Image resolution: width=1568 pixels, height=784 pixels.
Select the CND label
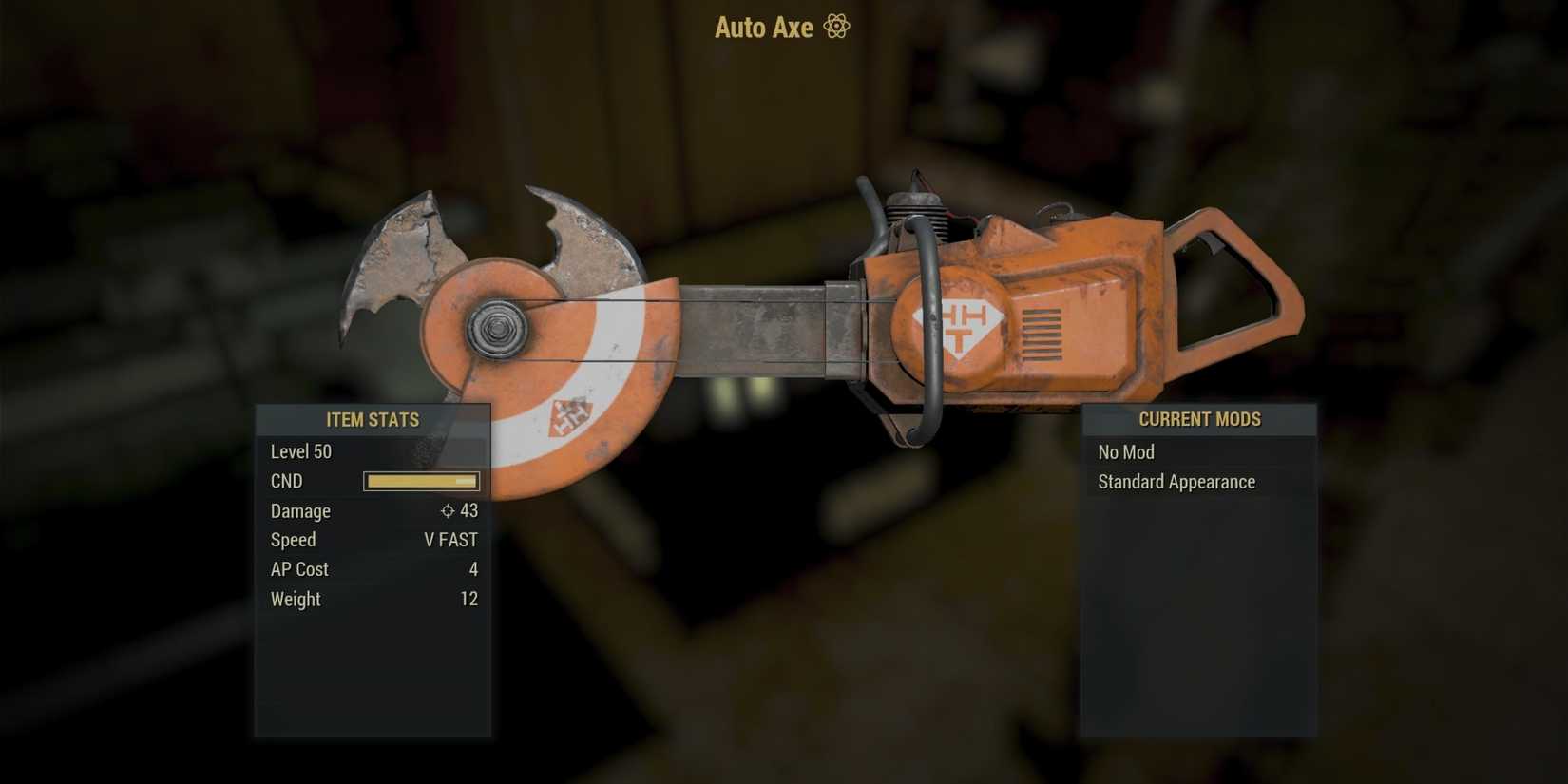[286, 481]
